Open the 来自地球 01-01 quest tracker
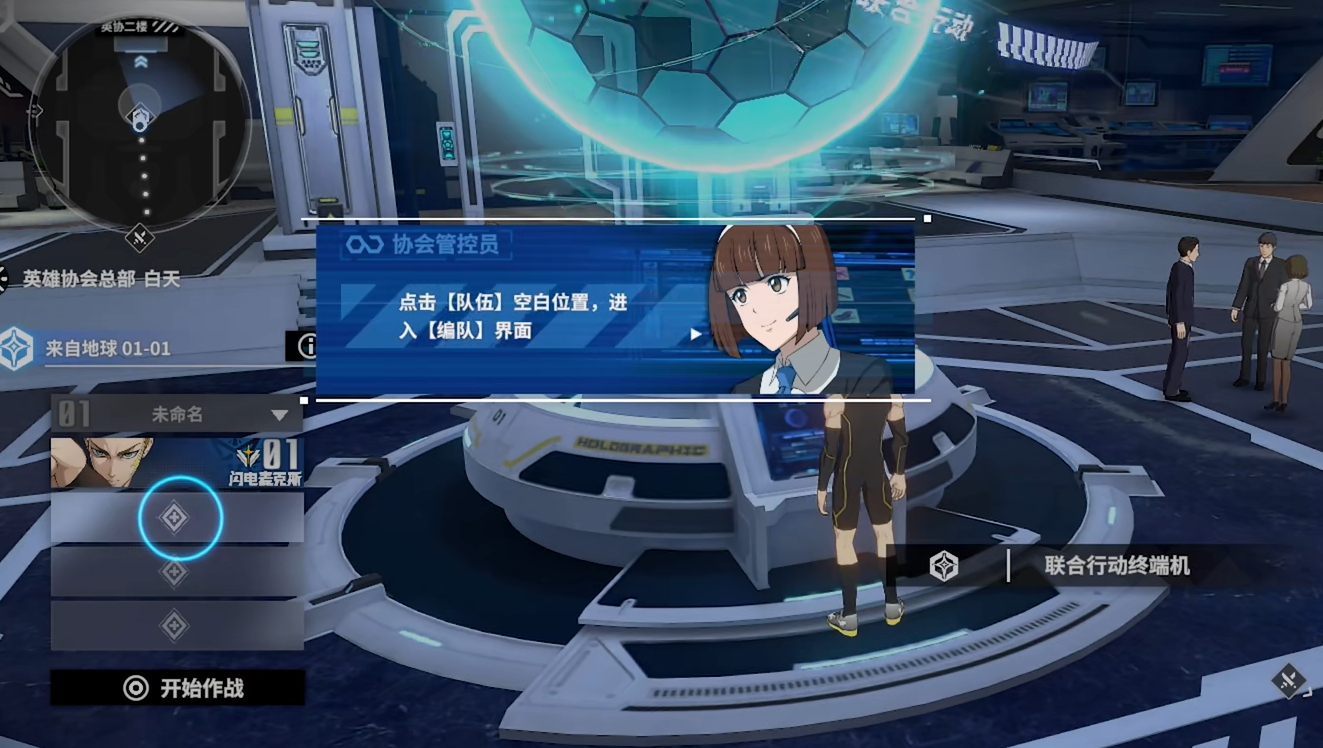Screen dimensions: 1323x748 point(108,349)
